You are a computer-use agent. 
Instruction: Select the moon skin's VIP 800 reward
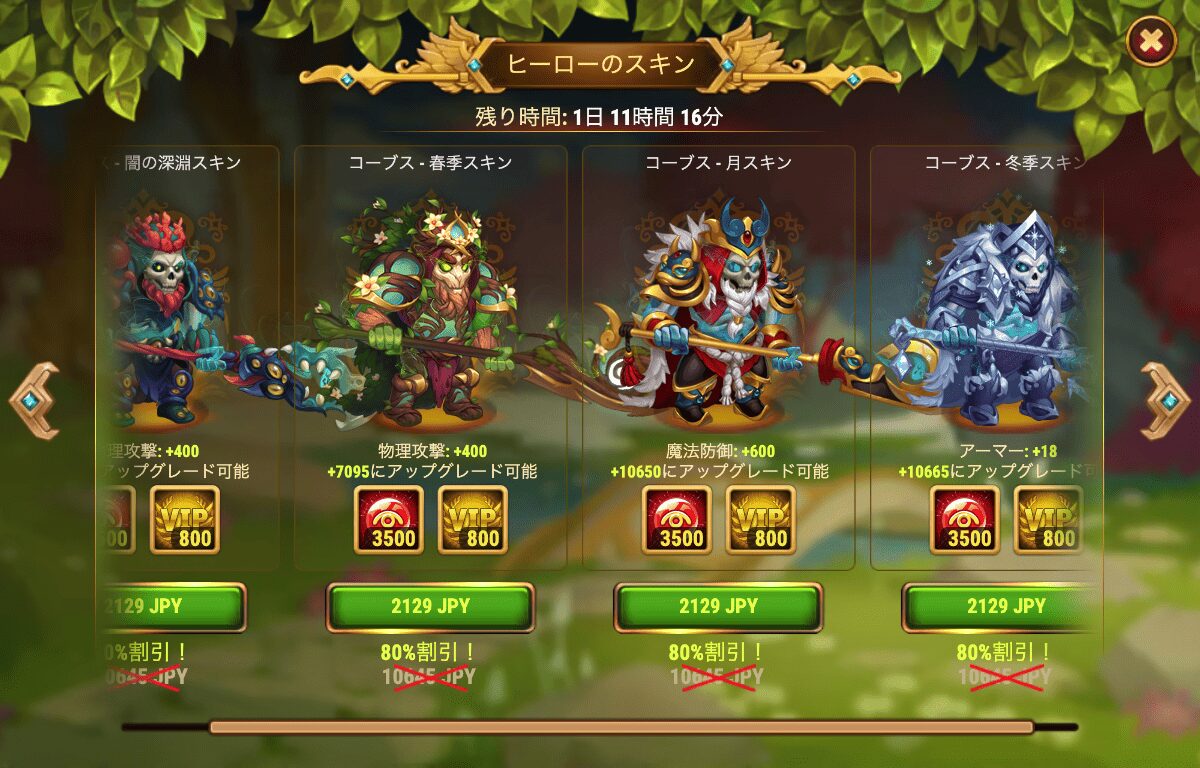pos(761,520)
